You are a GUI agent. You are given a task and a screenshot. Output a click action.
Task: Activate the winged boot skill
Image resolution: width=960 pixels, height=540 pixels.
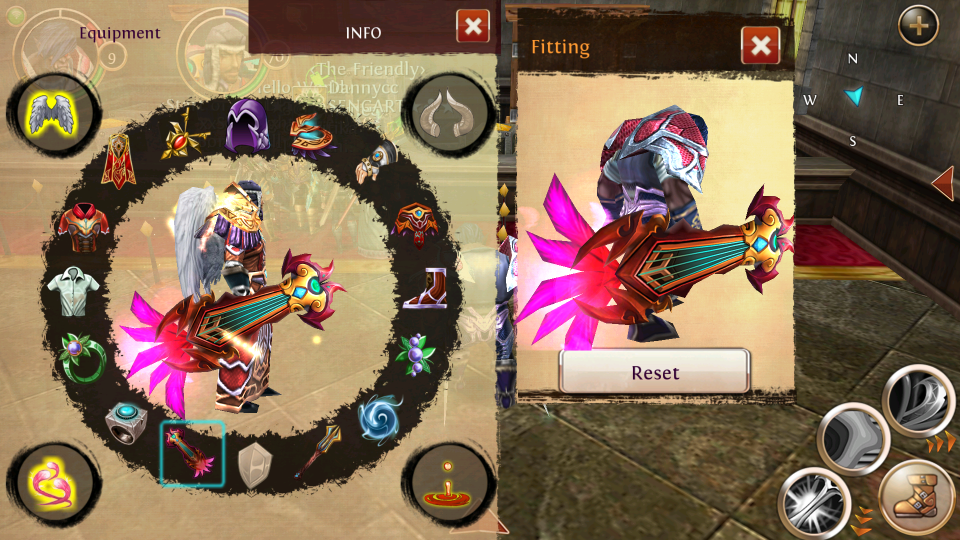tap(916, 497)
